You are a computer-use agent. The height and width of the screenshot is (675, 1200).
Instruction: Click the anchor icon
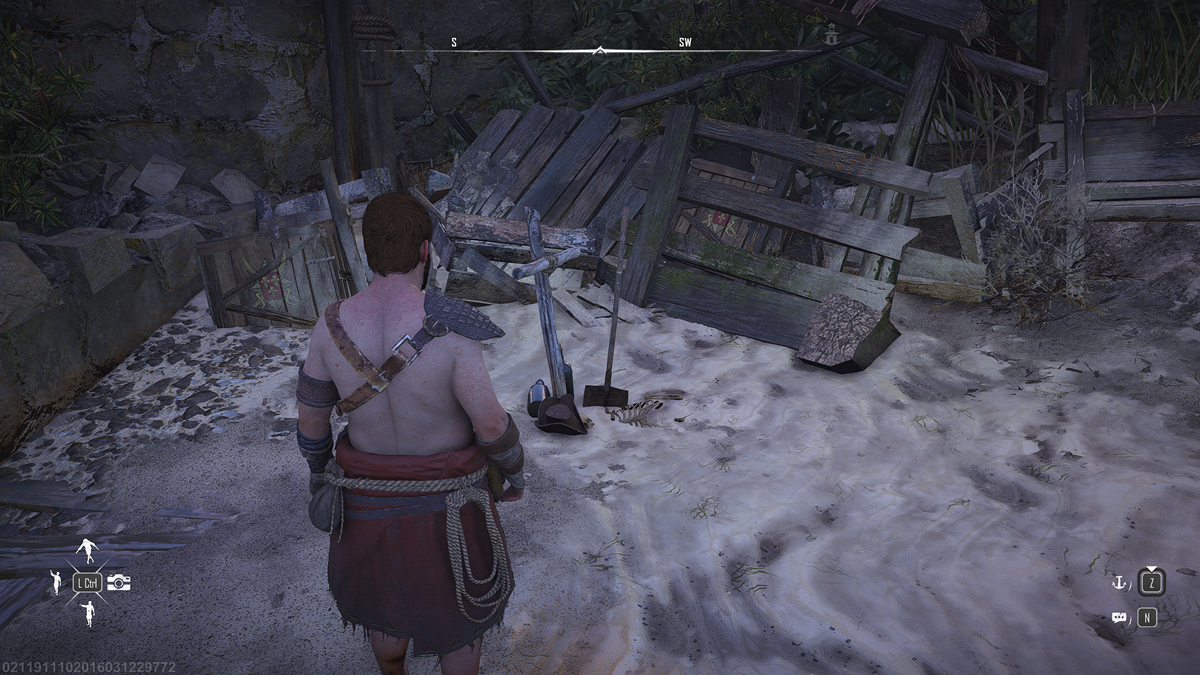tap(1120, 581)
